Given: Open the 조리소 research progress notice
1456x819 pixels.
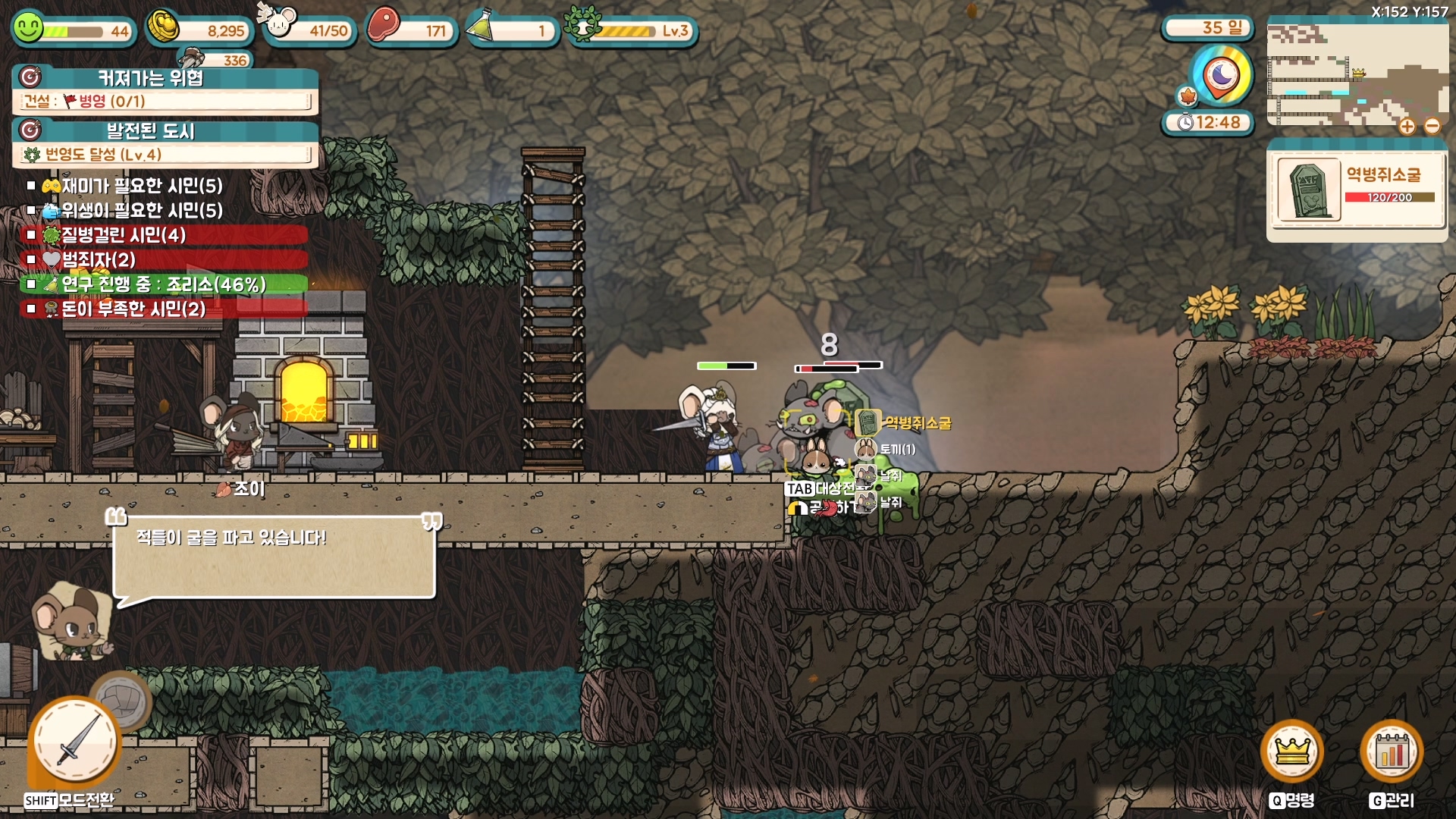Looking at the screenshot, I should click(x=162, y=284).
